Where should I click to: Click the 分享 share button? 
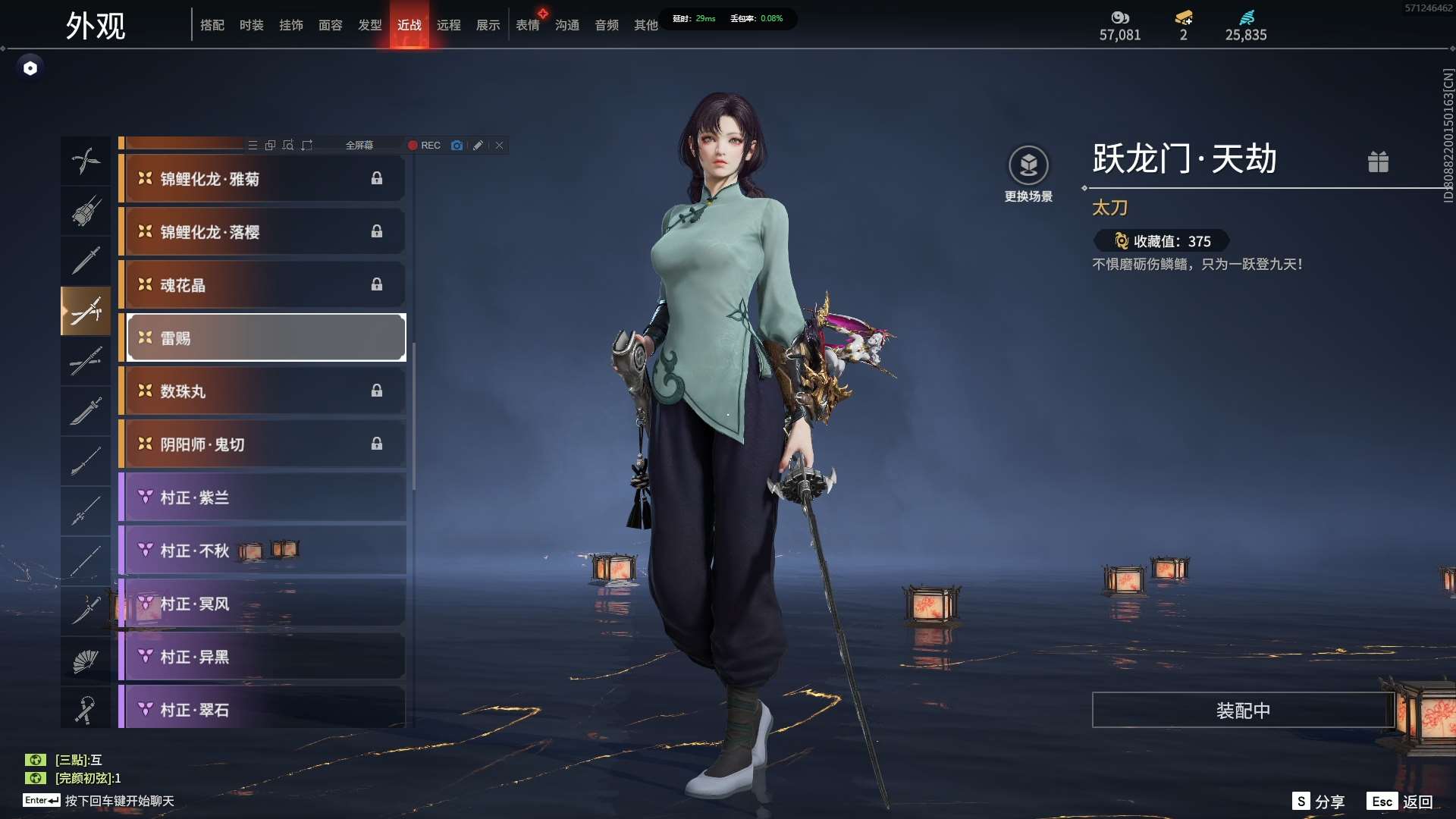(1319, 802)
